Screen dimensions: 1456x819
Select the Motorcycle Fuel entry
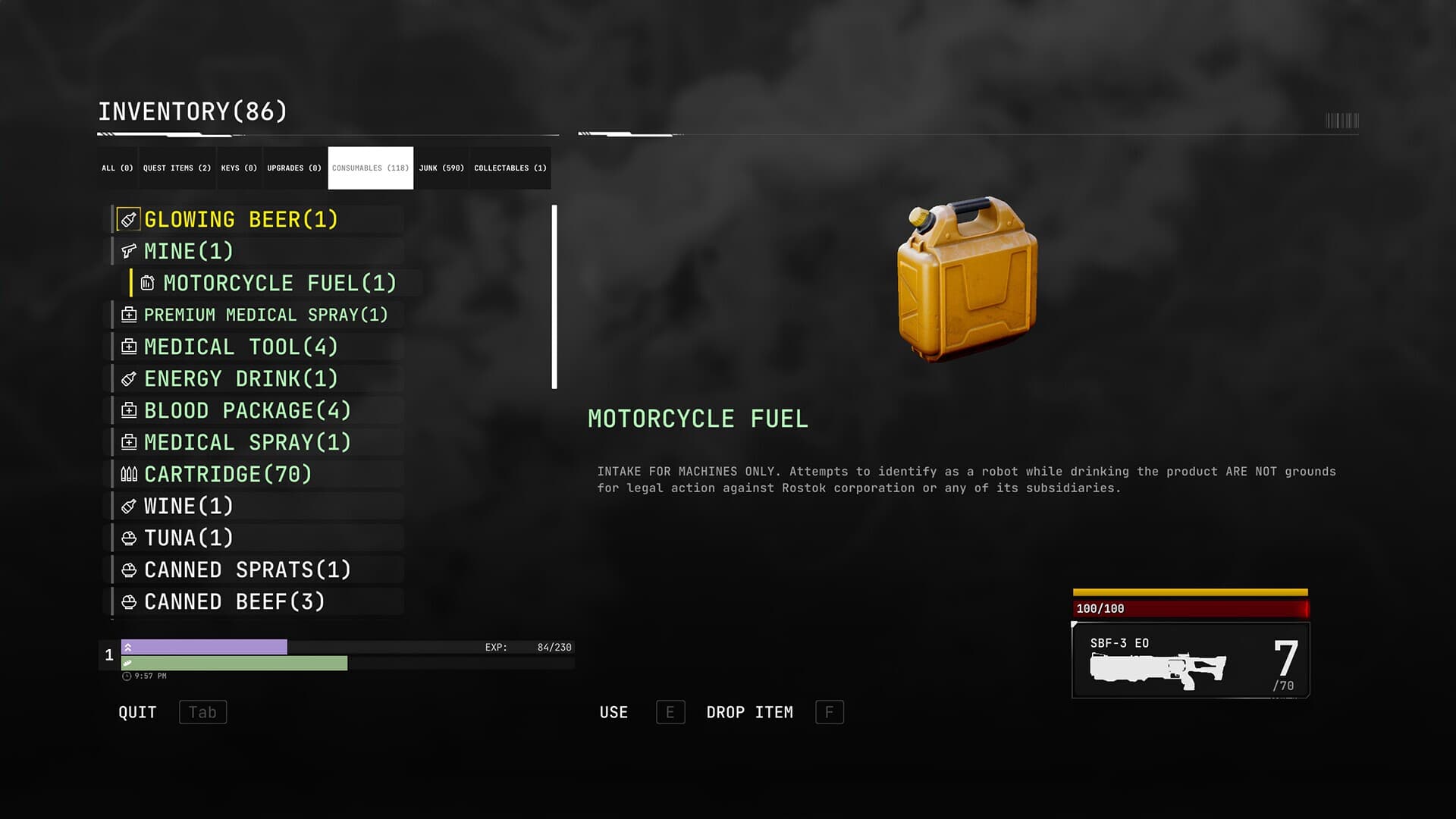280,284
